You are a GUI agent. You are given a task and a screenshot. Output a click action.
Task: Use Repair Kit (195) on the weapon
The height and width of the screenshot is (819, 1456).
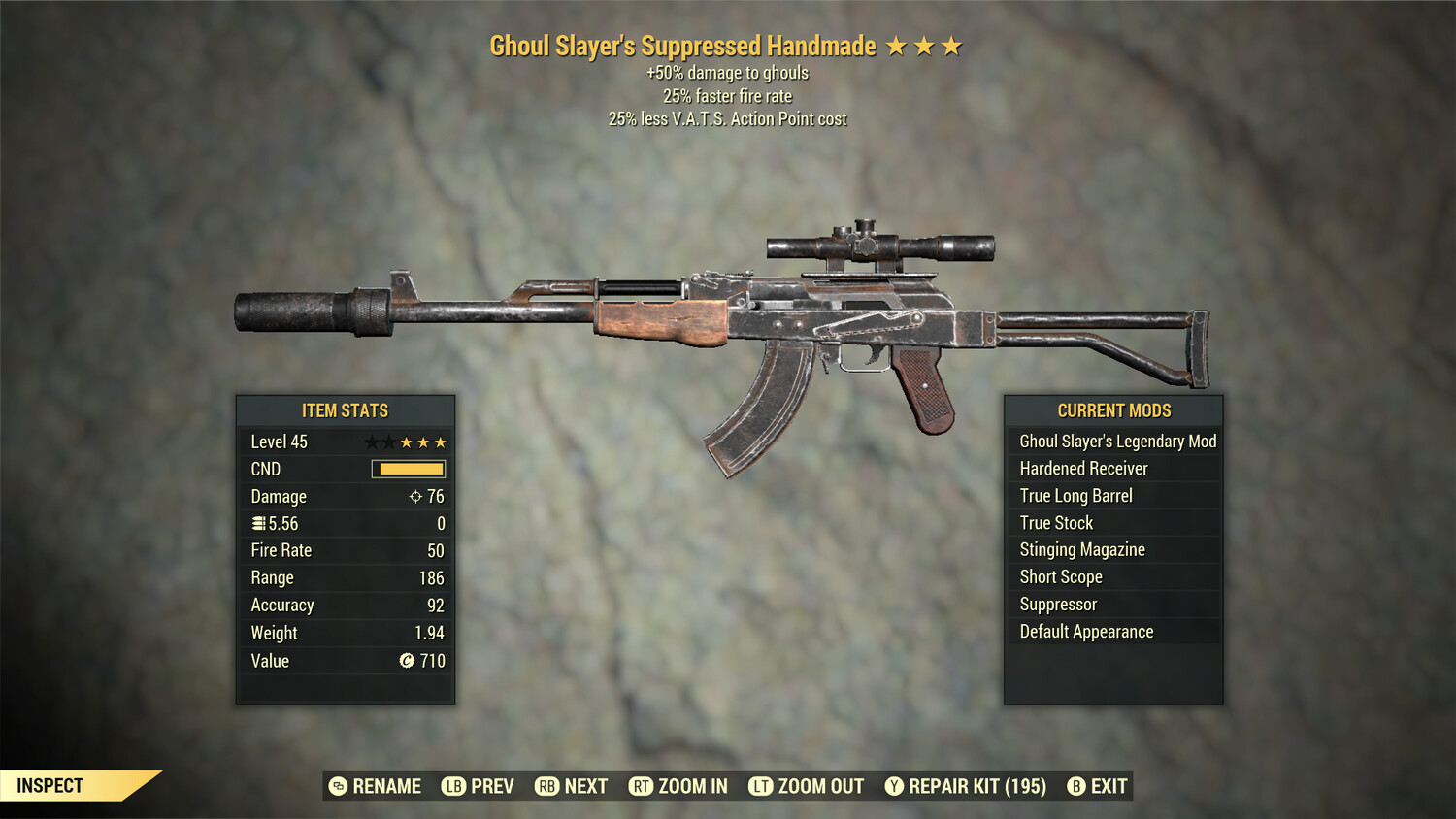[966, 786]
